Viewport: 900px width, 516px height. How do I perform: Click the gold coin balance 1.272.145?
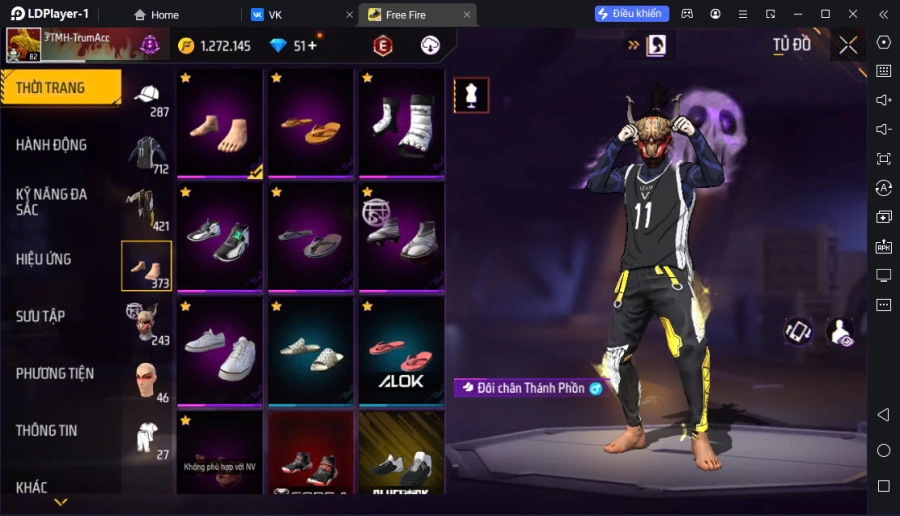[x=215, y=46]
